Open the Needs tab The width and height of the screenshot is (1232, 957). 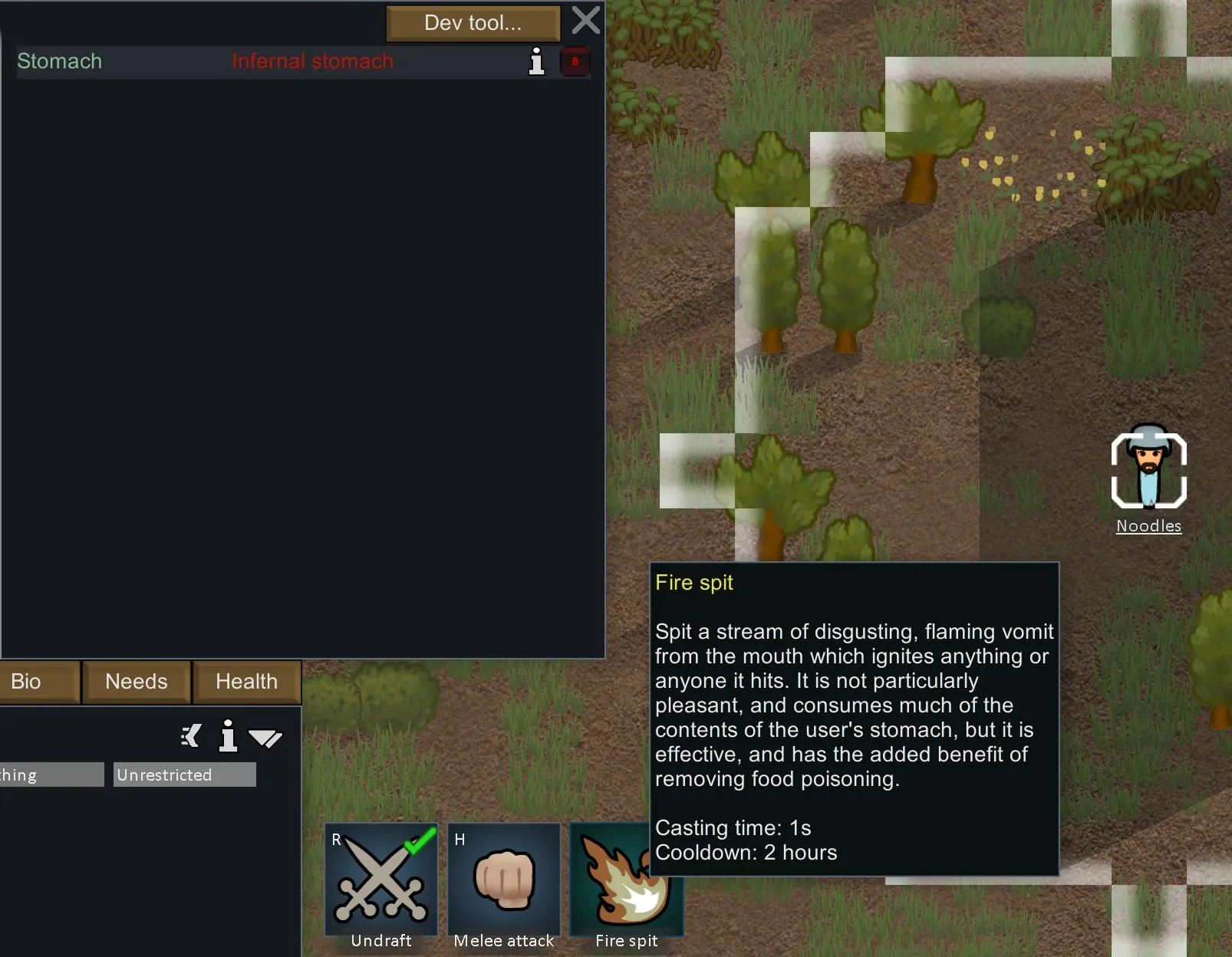(137, 682)
